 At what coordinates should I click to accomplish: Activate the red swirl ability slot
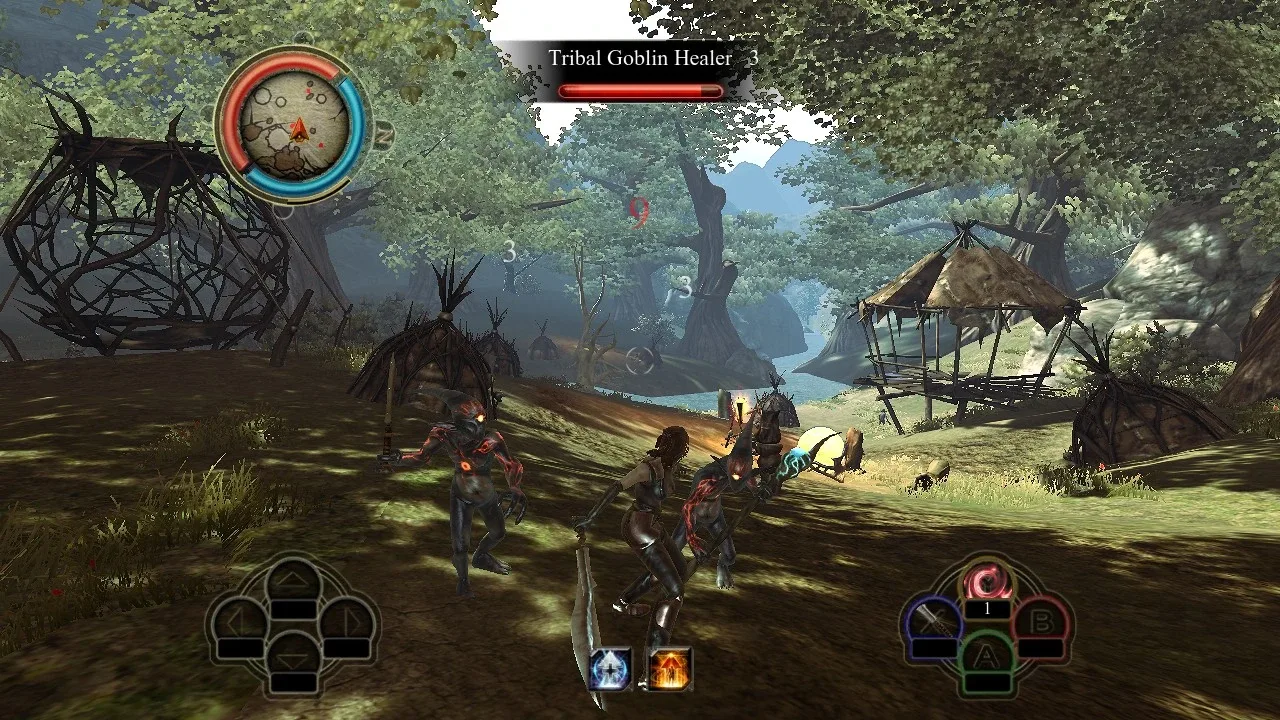(x=987, y=583)
